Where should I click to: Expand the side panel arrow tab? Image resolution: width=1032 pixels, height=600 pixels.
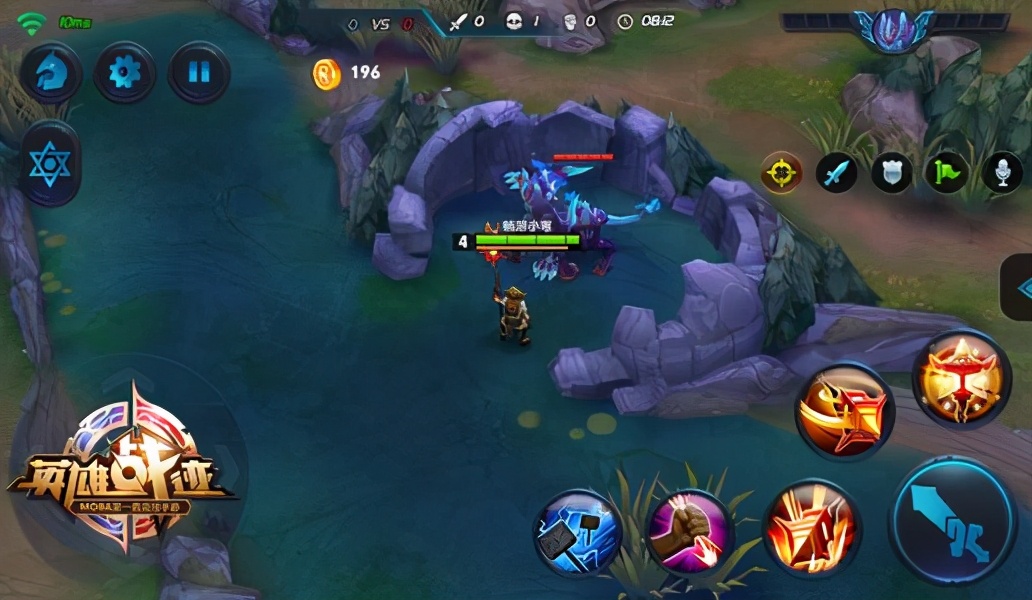[1019, 288]
